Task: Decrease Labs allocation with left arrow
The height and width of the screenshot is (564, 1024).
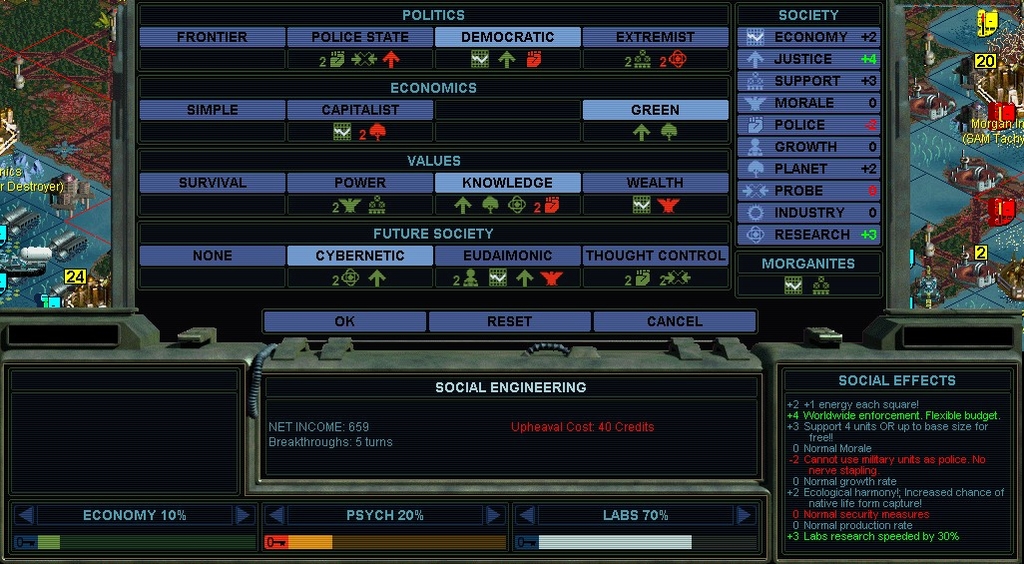Action: point(526,515)
